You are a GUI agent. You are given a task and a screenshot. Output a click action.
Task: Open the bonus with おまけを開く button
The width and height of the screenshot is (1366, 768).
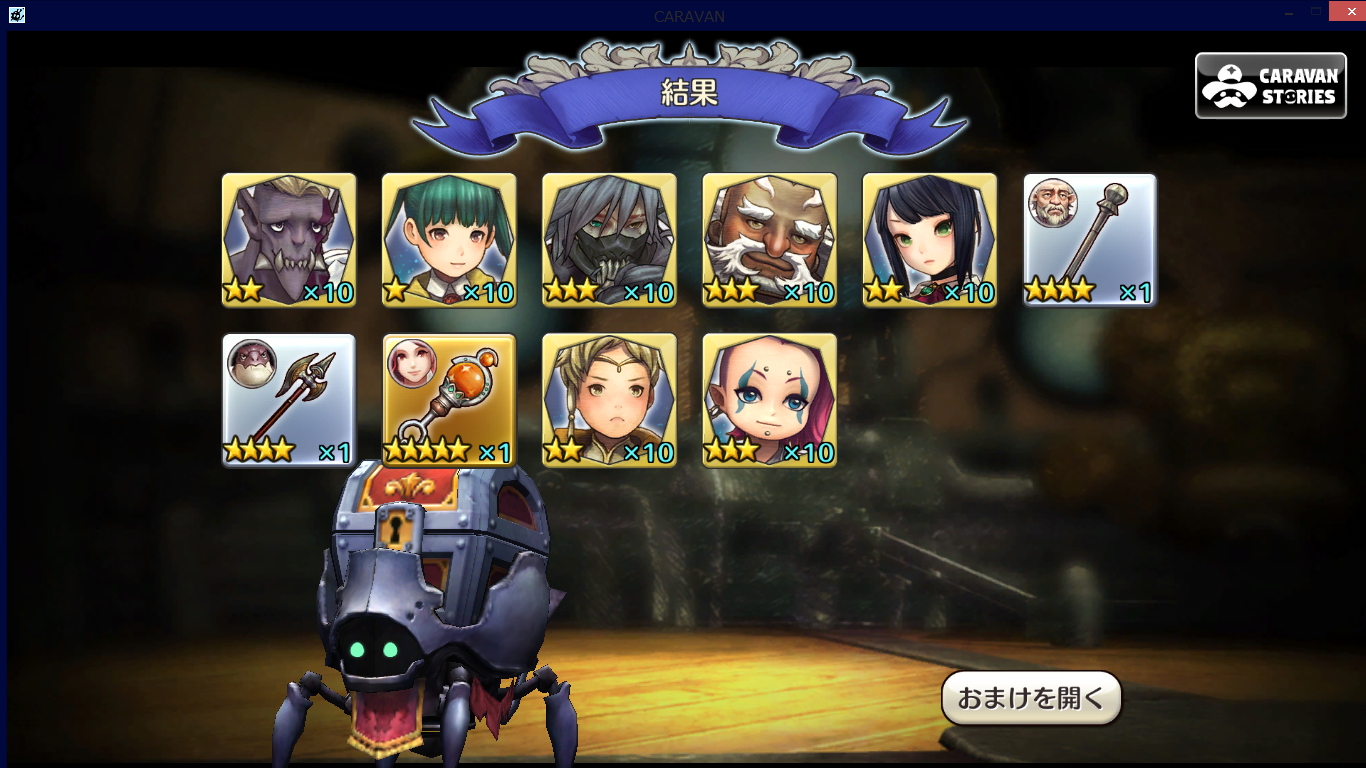point(1031,698)
